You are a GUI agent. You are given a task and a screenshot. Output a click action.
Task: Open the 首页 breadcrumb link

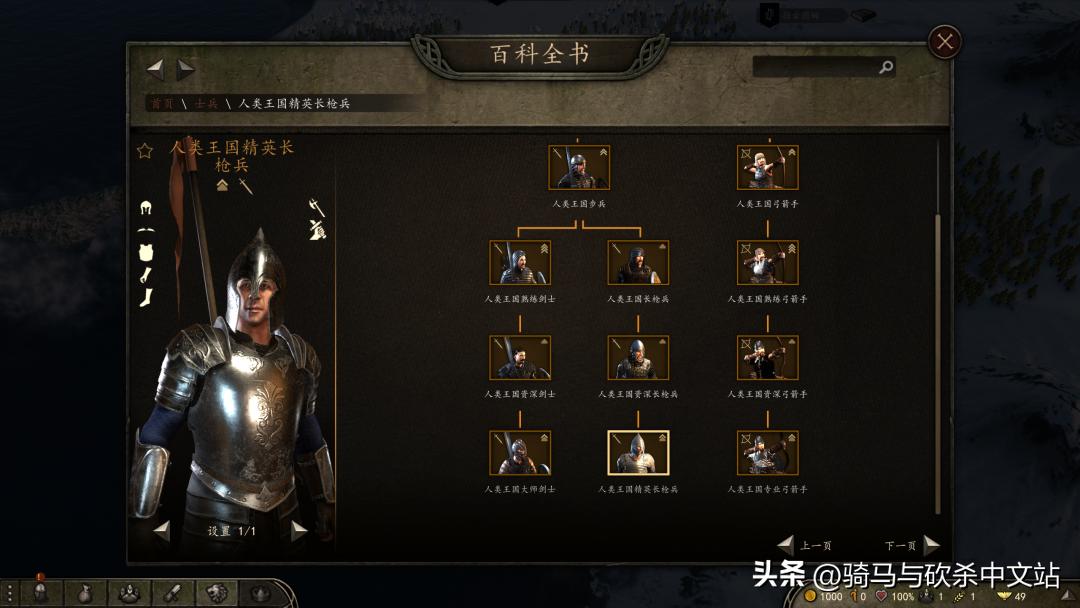(160, 103)
